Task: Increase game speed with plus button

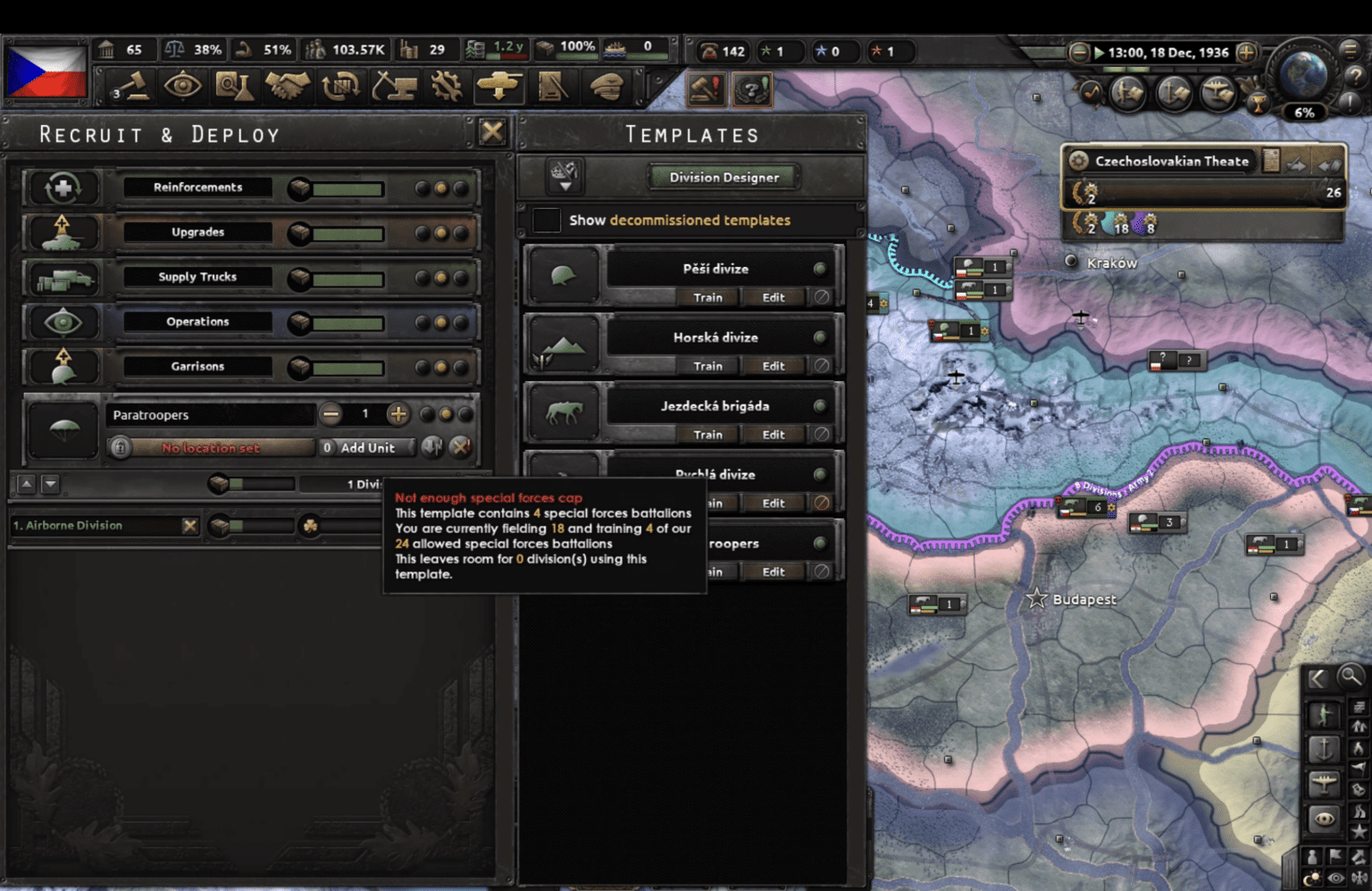Action: click(x=1246, y=53)
